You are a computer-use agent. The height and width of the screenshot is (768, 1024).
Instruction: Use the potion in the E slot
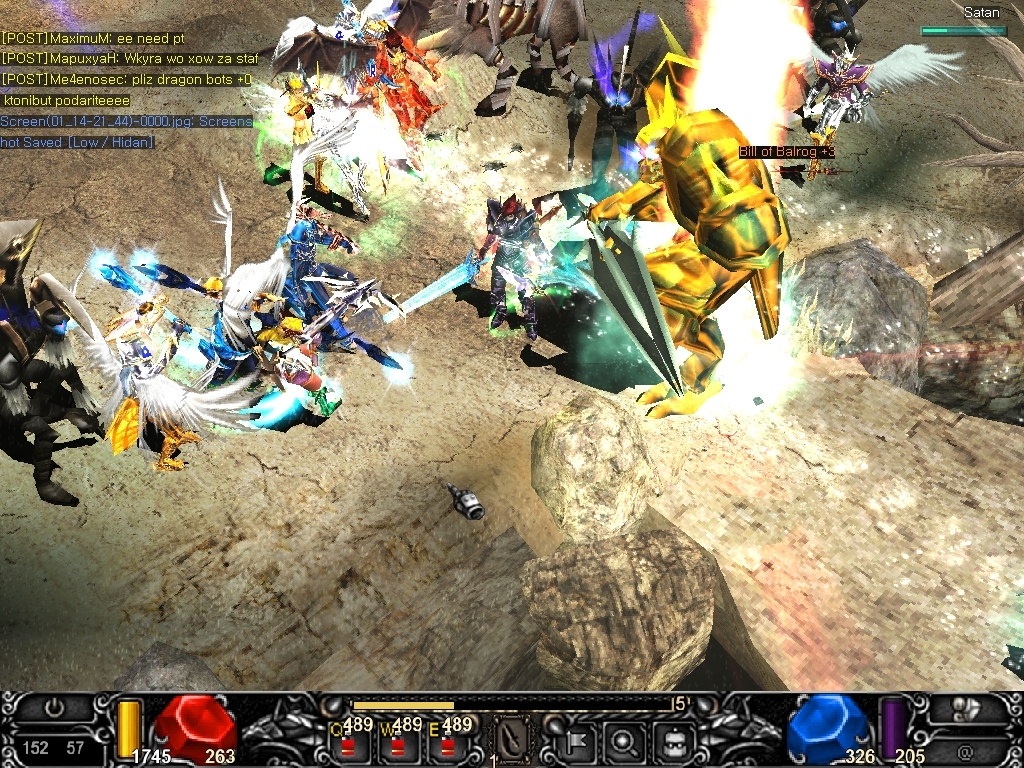[446, 744]
